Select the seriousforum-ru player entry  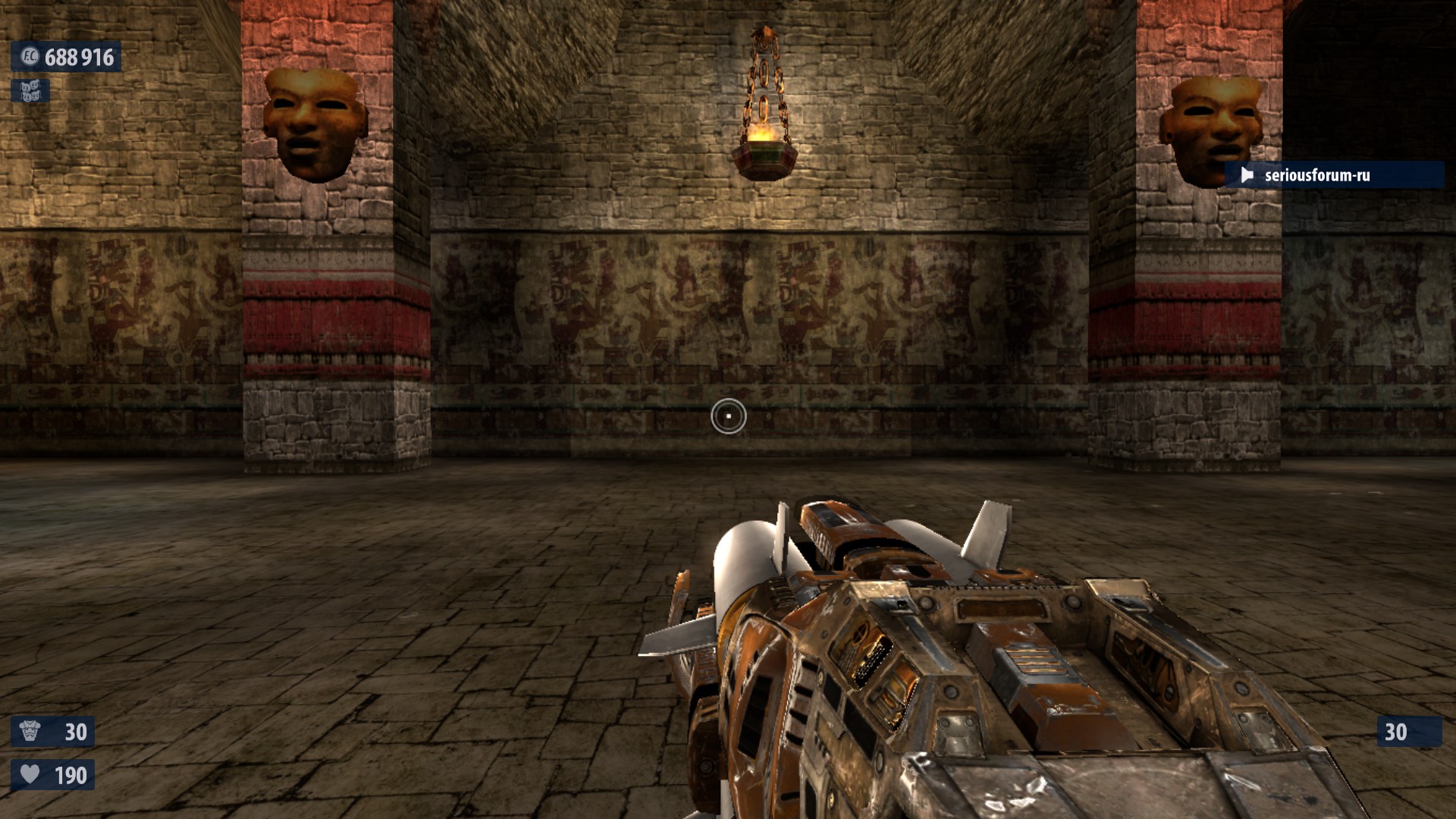(x=1335, y=175)
